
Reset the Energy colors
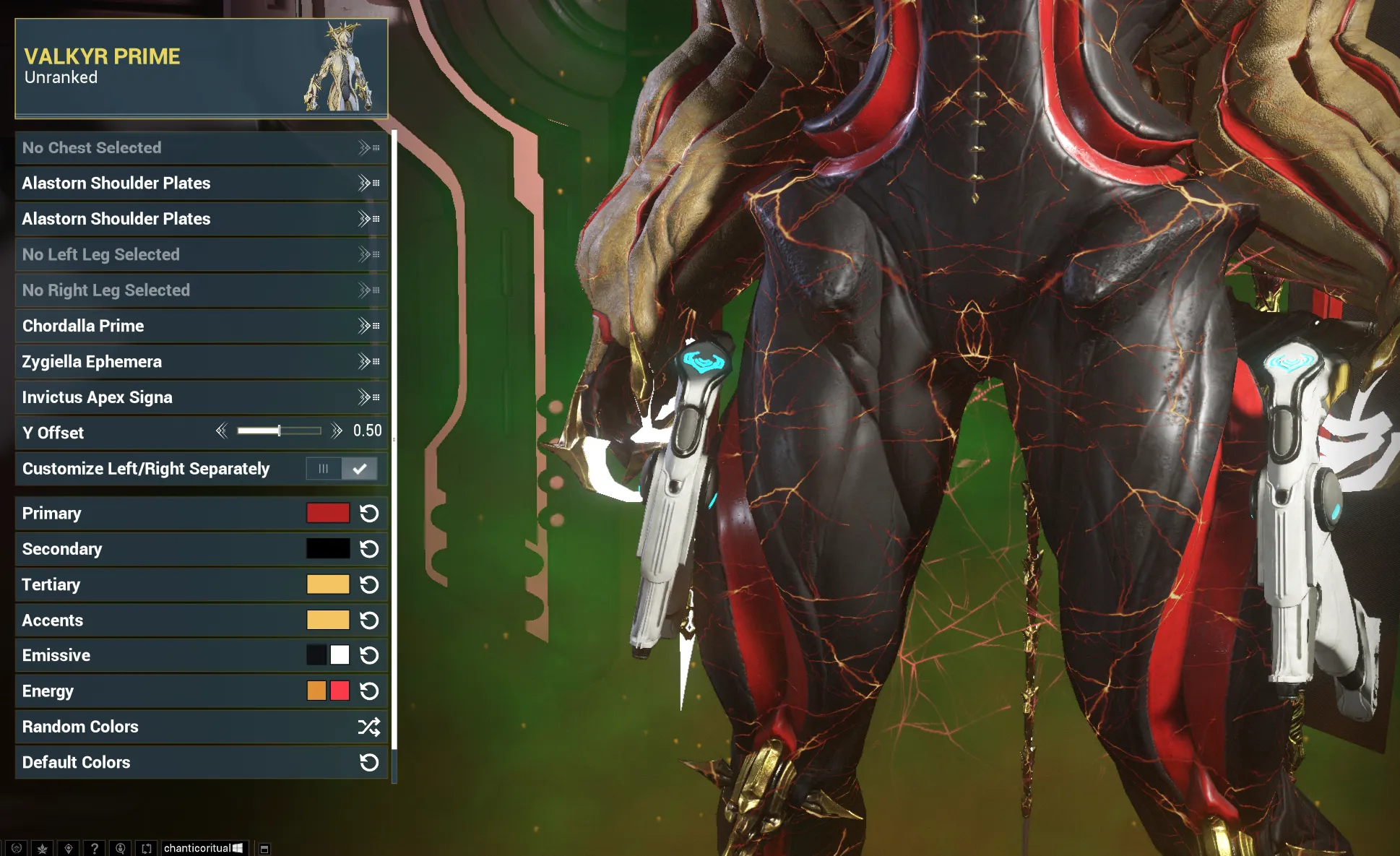tap(369, 691)
